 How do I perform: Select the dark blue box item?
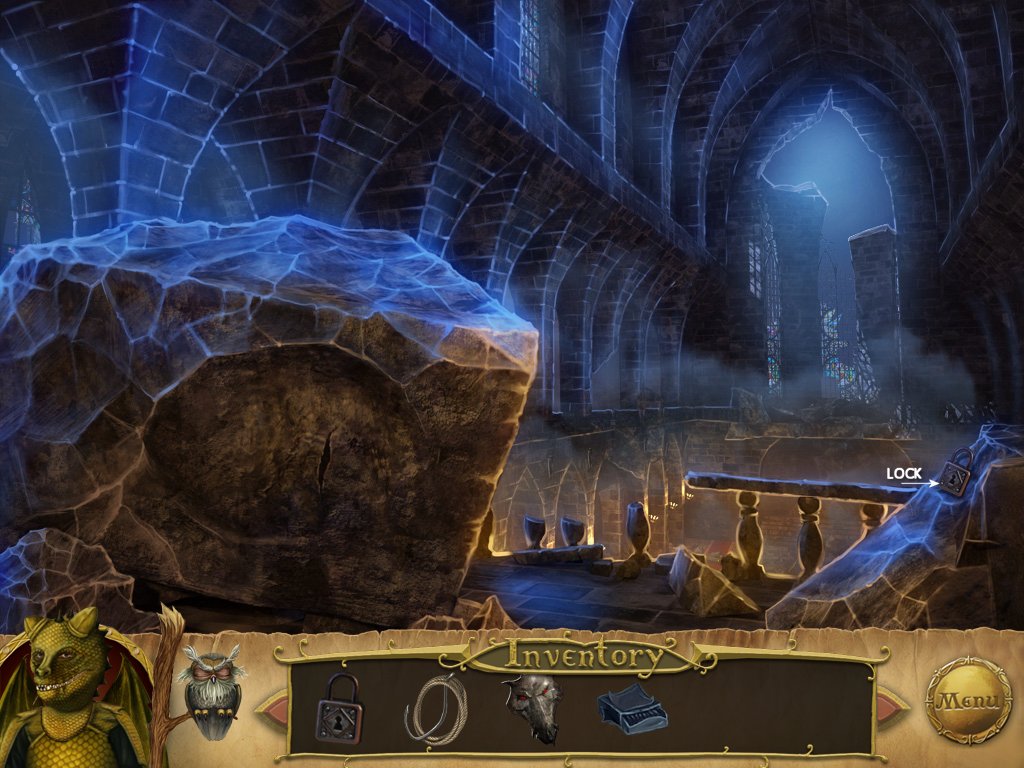point(631,711)
